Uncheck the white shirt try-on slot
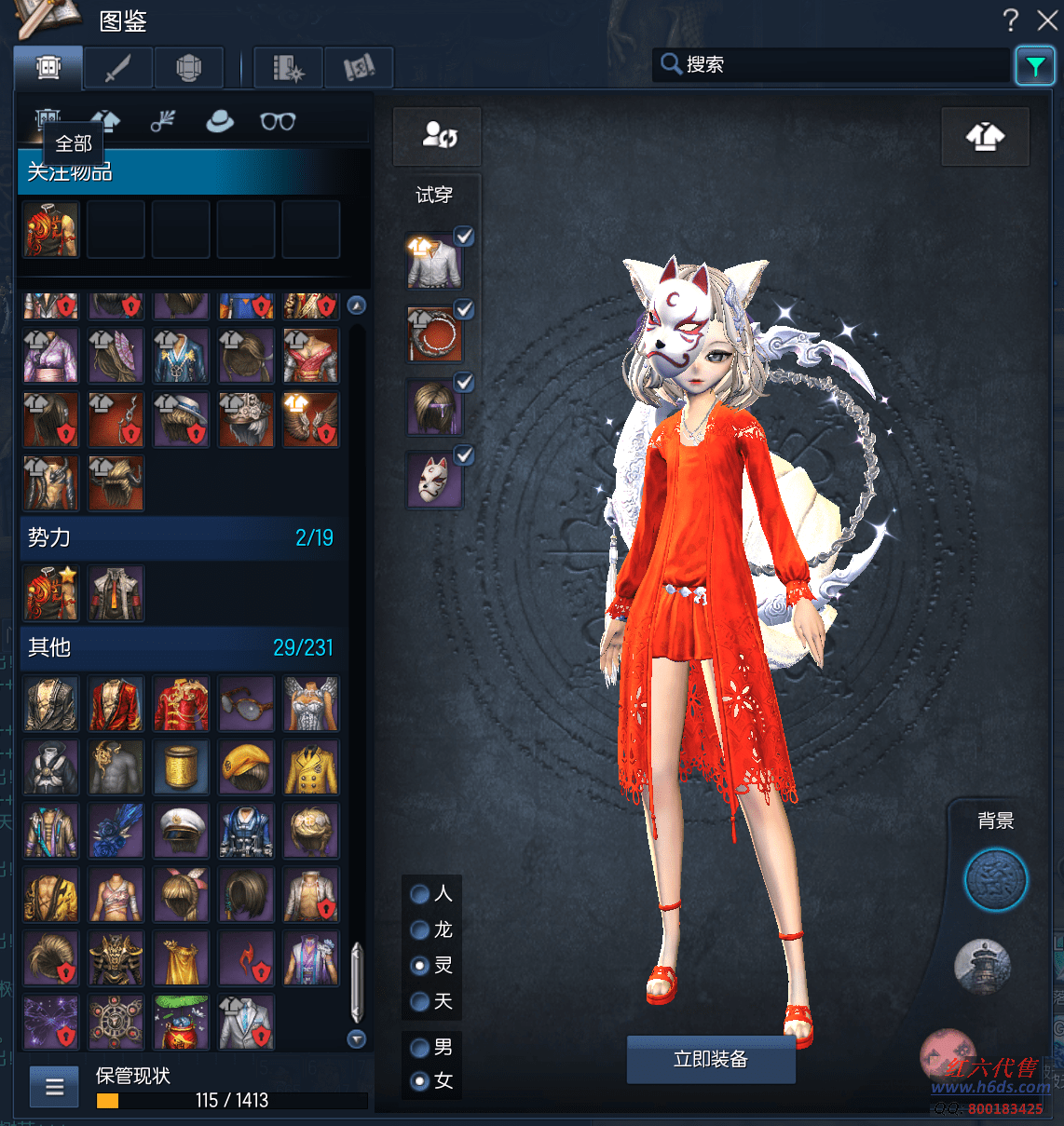Viewport: 1064px width, 1126px height. click(464, 237)
